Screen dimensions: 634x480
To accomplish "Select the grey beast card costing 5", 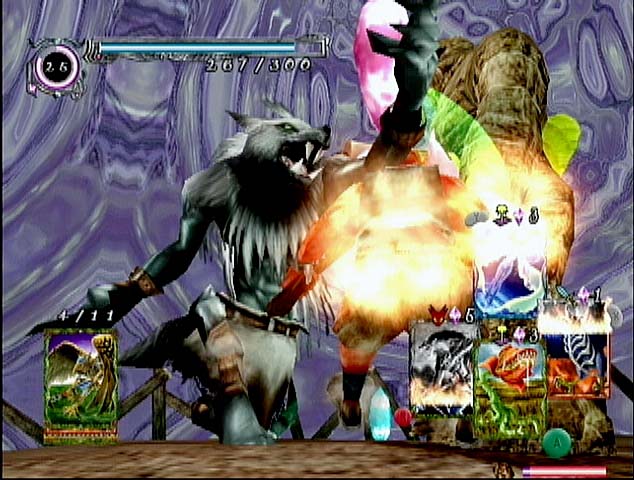I will coord(442,368).
